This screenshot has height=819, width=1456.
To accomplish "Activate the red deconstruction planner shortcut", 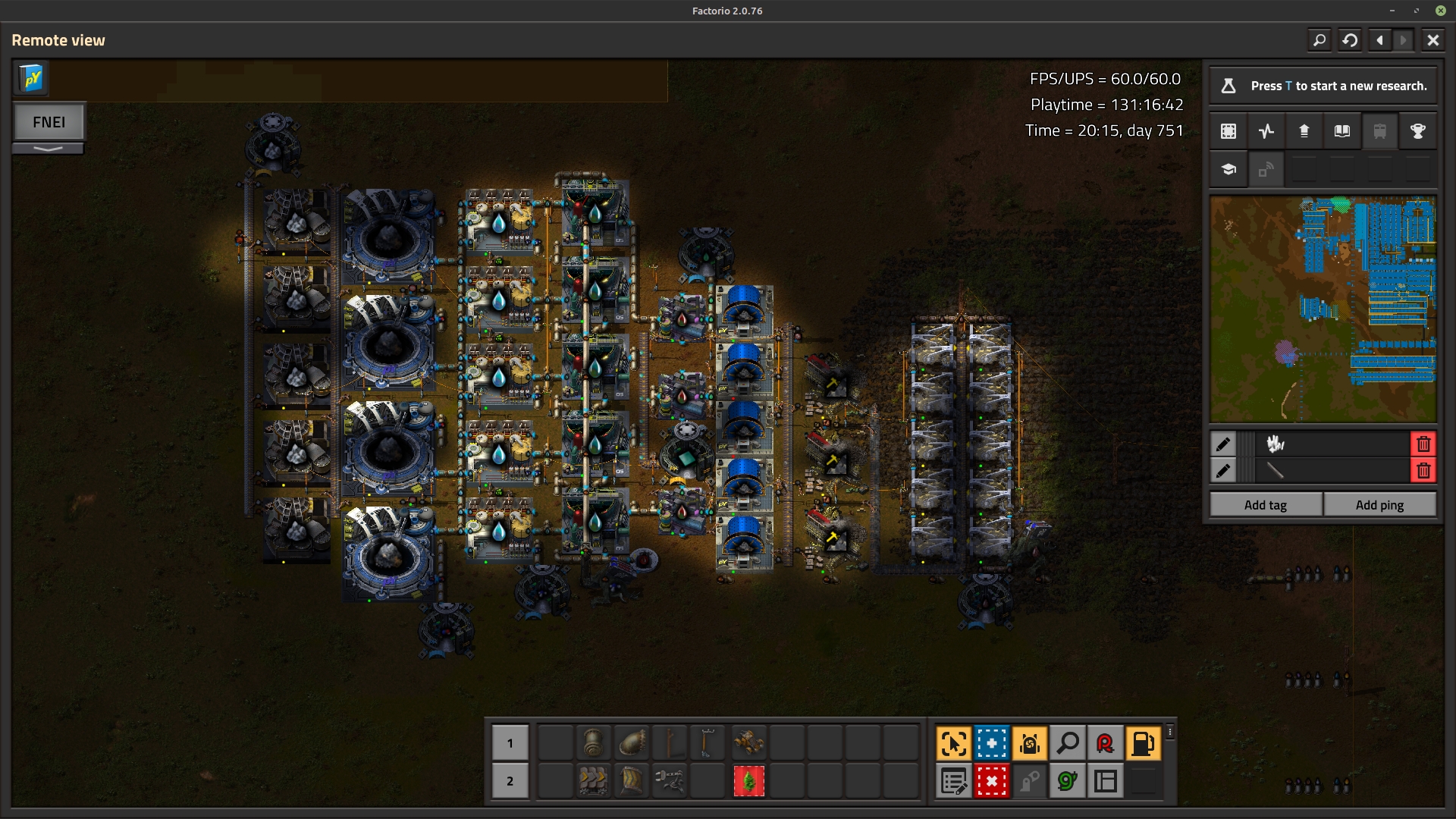I will [991, 781].
